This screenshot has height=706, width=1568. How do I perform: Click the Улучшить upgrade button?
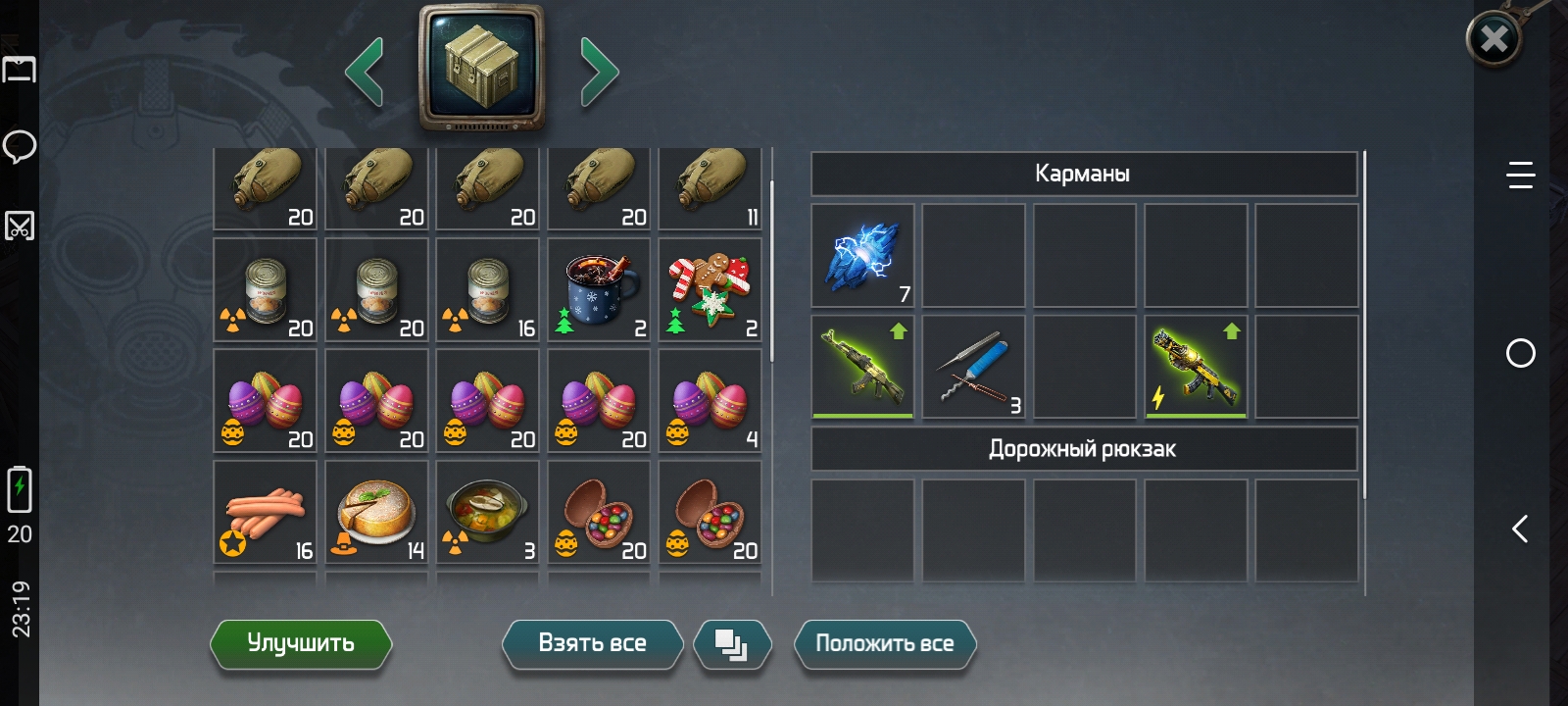301,644
